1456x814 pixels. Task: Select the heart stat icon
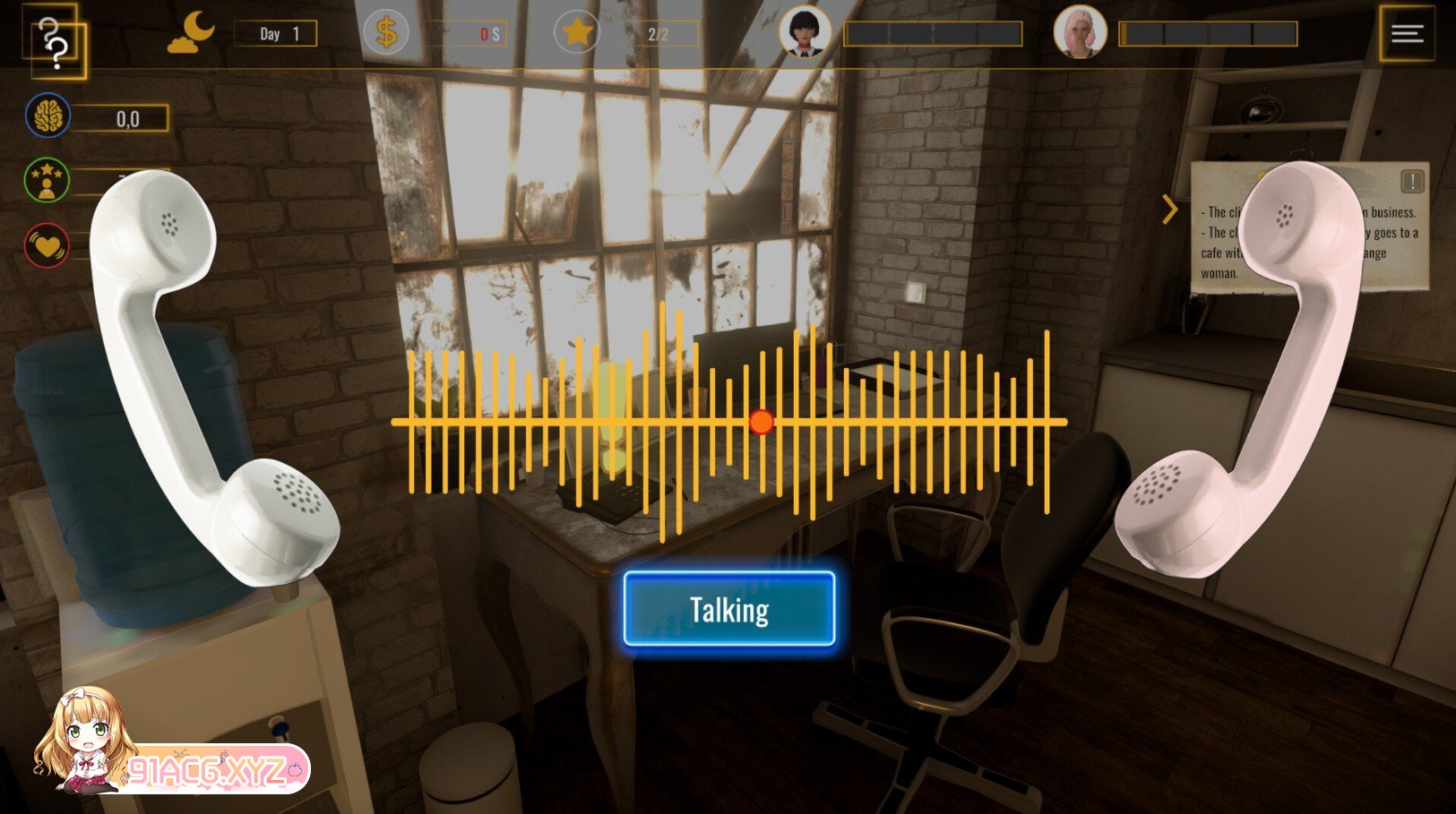coord(47,244)
